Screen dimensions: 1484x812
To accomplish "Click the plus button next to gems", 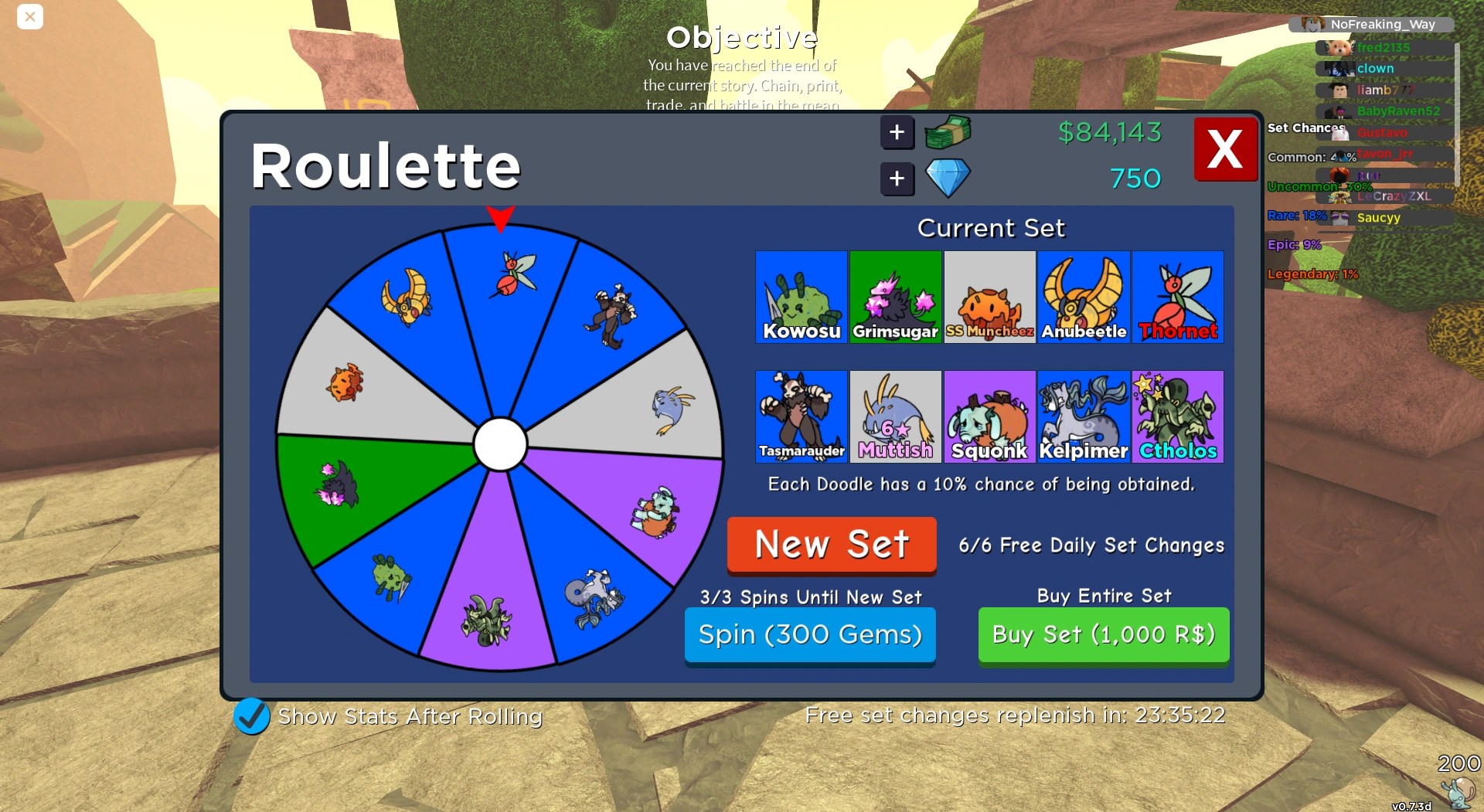I will pyautogui.click(x=897, y=178).
